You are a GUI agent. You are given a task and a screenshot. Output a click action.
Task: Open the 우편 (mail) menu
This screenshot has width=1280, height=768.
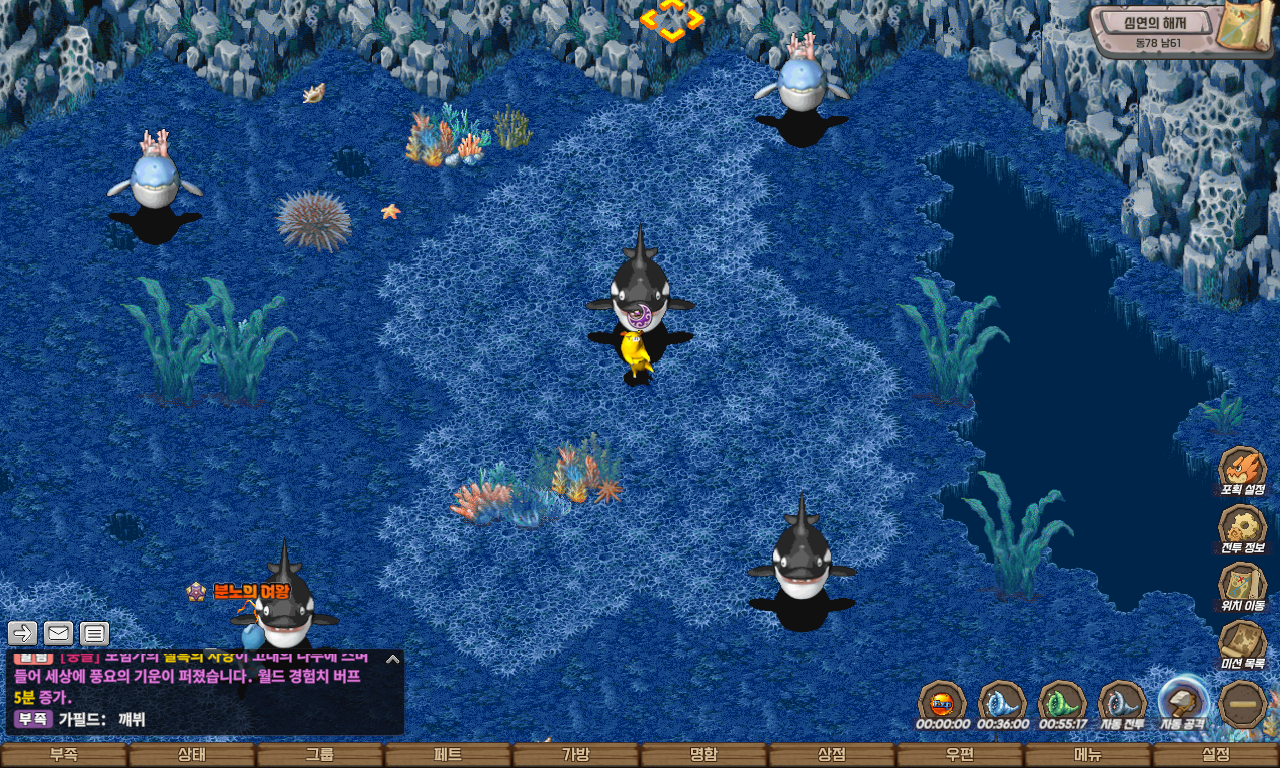(x=960, y=755)
